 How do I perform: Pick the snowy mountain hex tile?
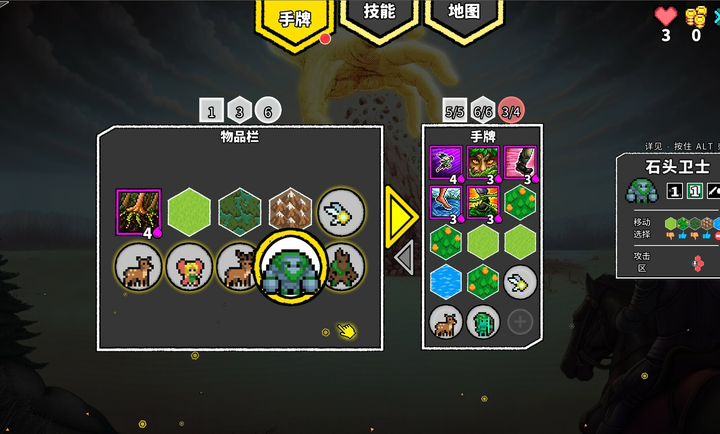point(290,211)
